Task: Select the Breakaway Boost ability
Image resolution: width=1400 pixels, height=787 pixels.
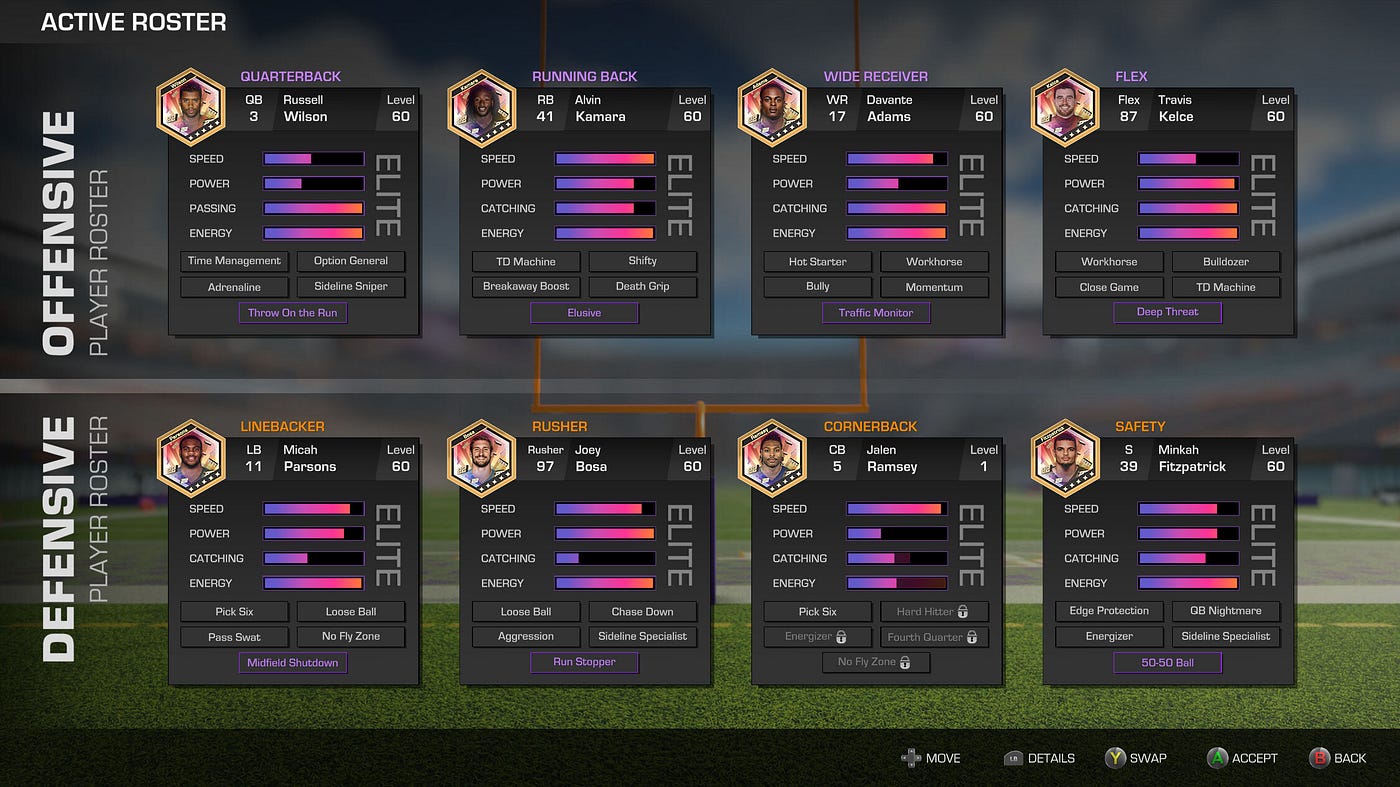Action: pos(526,287)
